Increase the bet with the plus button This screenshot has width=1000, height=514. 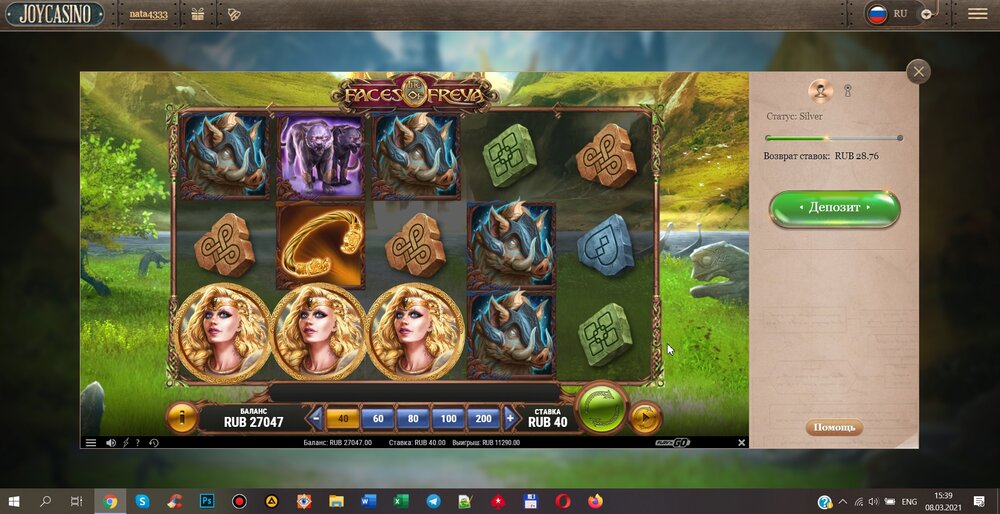click(510, 418)
